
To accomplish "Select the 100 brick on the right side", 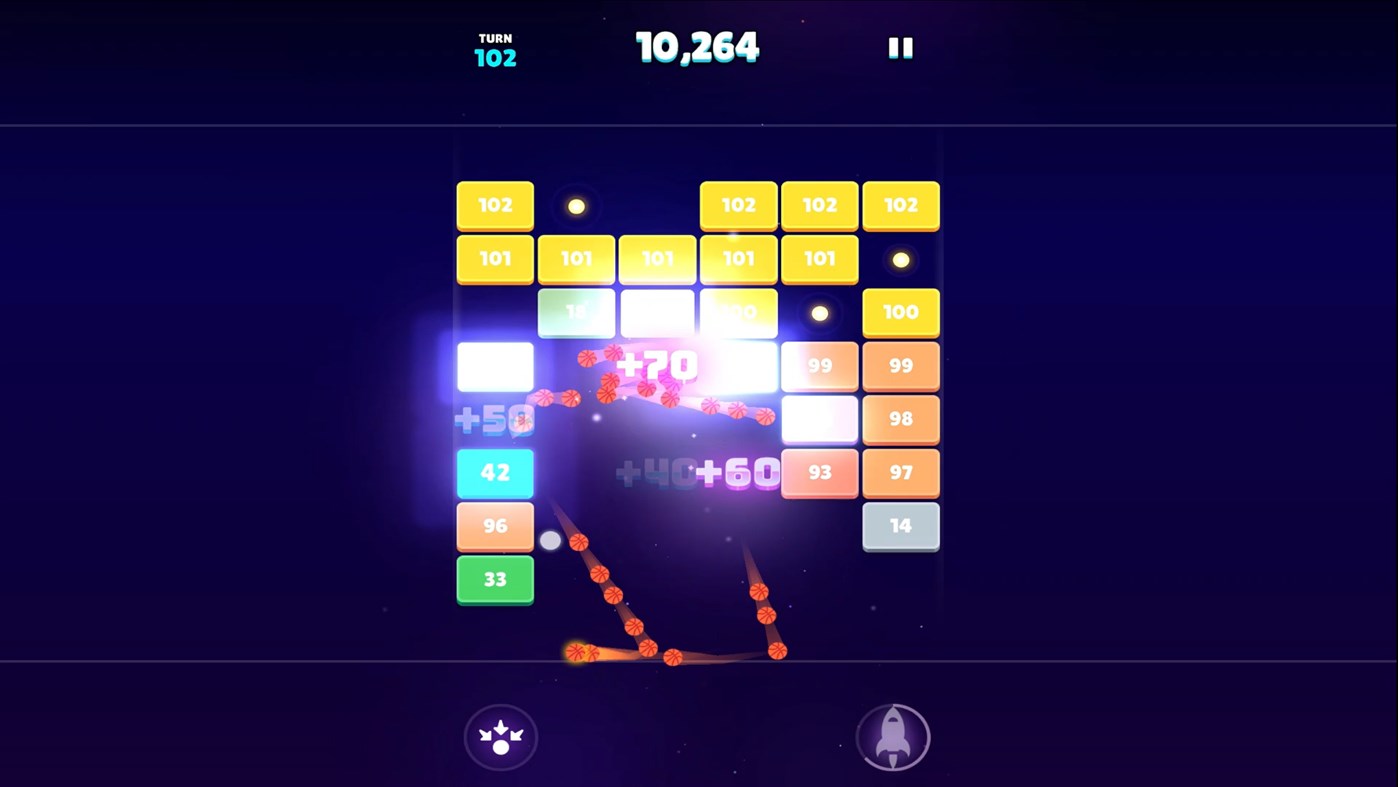I will coord(900,312).
